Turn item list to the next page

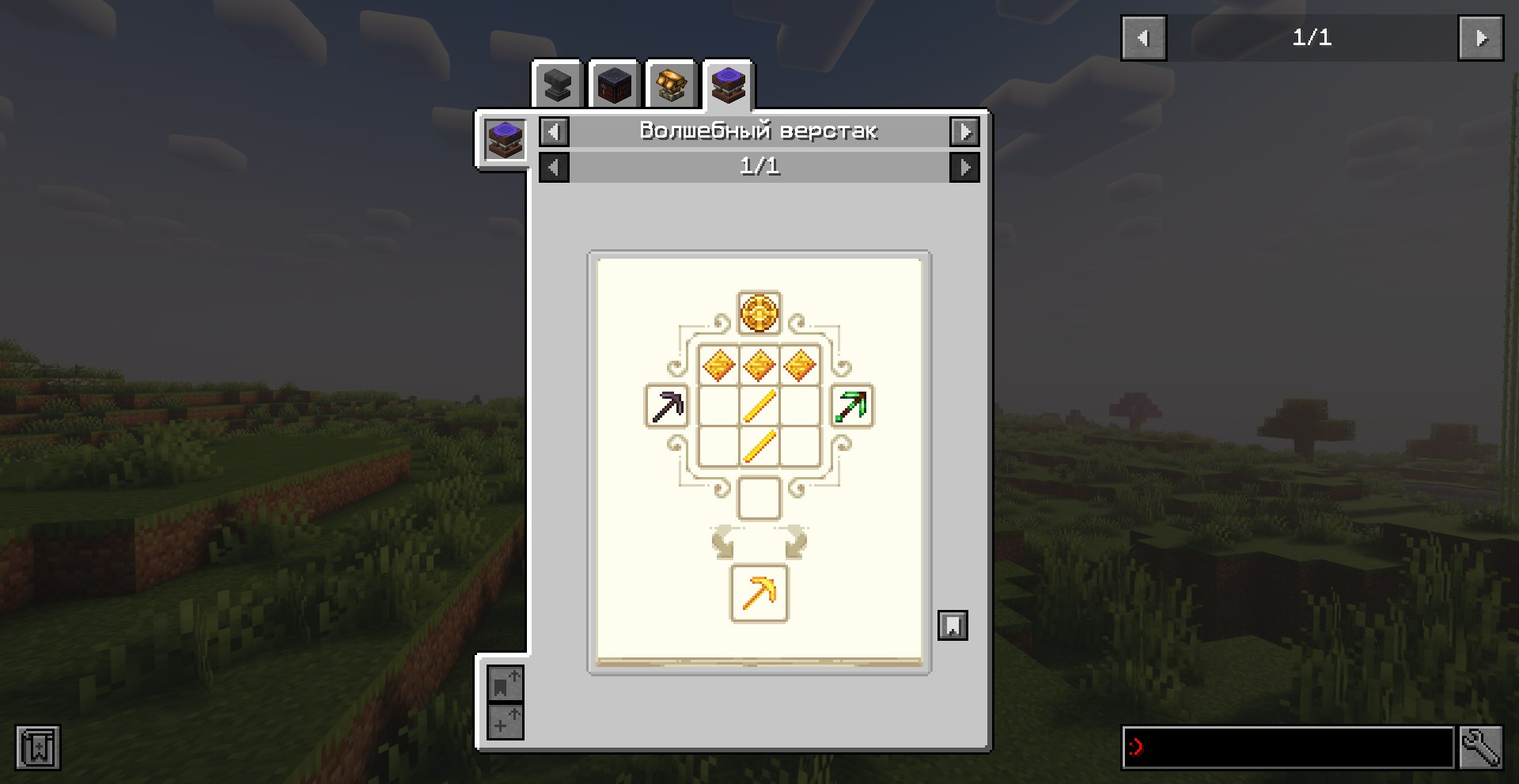pyautogui.click(x=1480, y=38)
